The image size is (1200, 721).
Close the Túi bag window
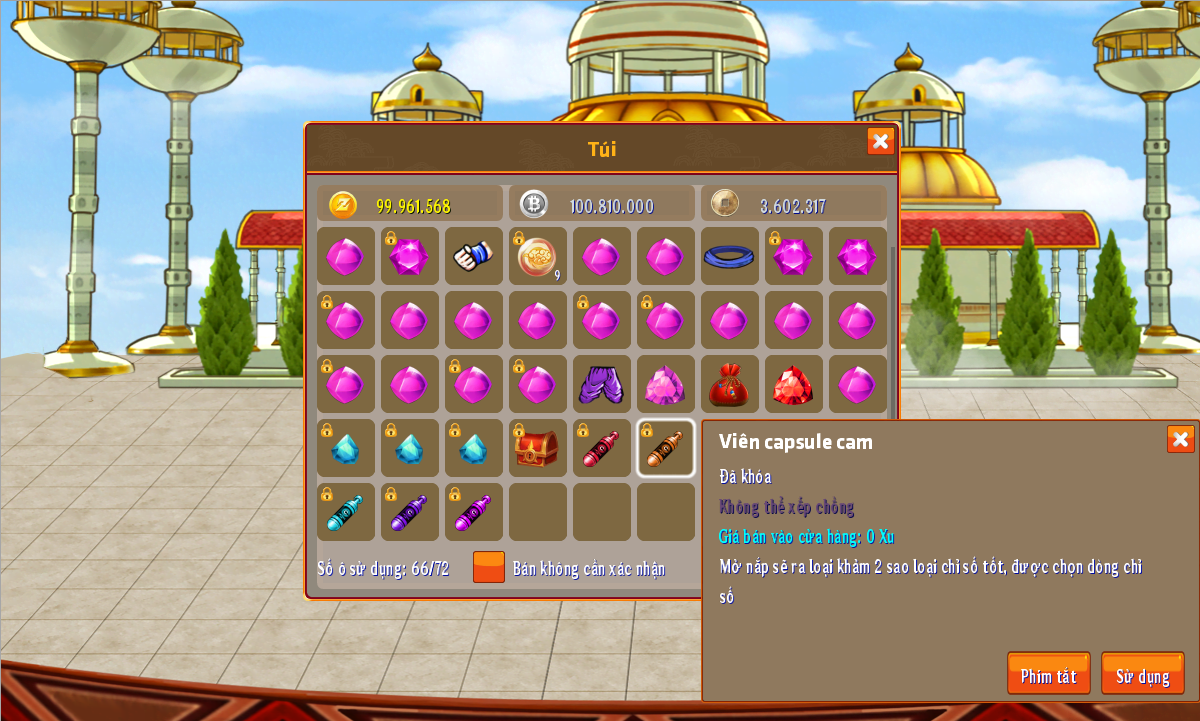pos(880,141)
